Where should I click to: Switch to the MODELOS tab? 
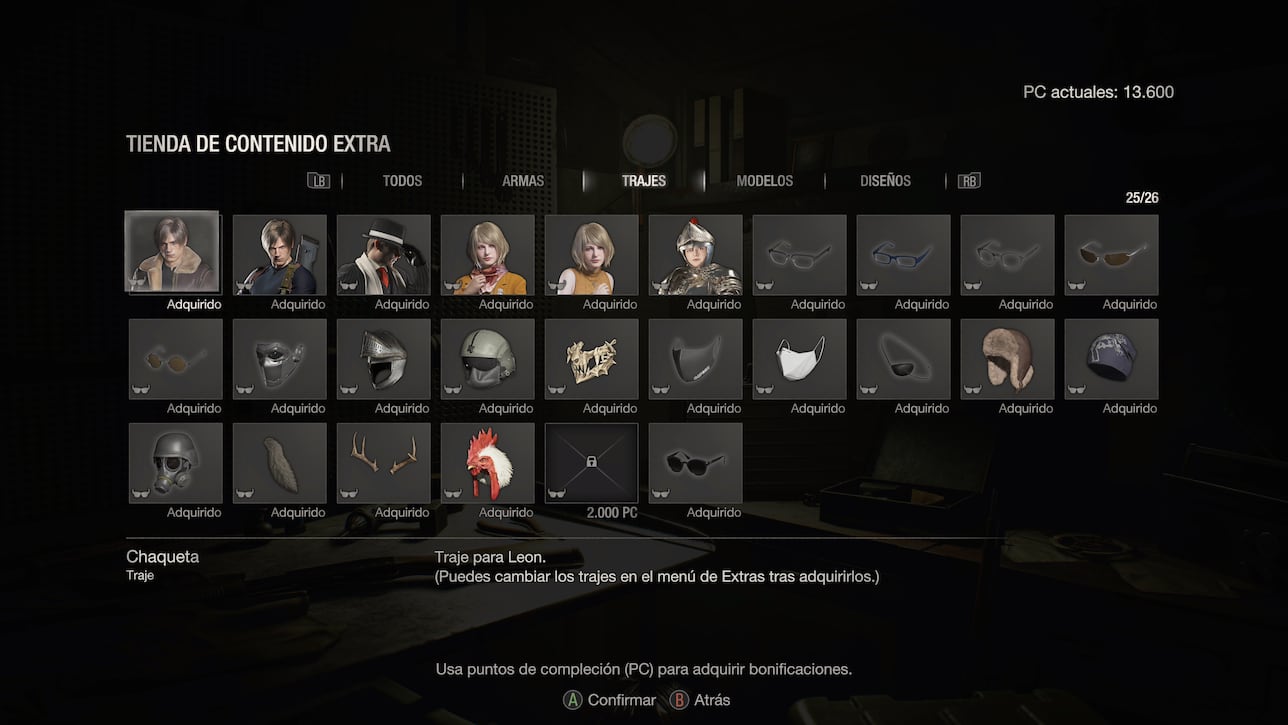click(764, 181)
